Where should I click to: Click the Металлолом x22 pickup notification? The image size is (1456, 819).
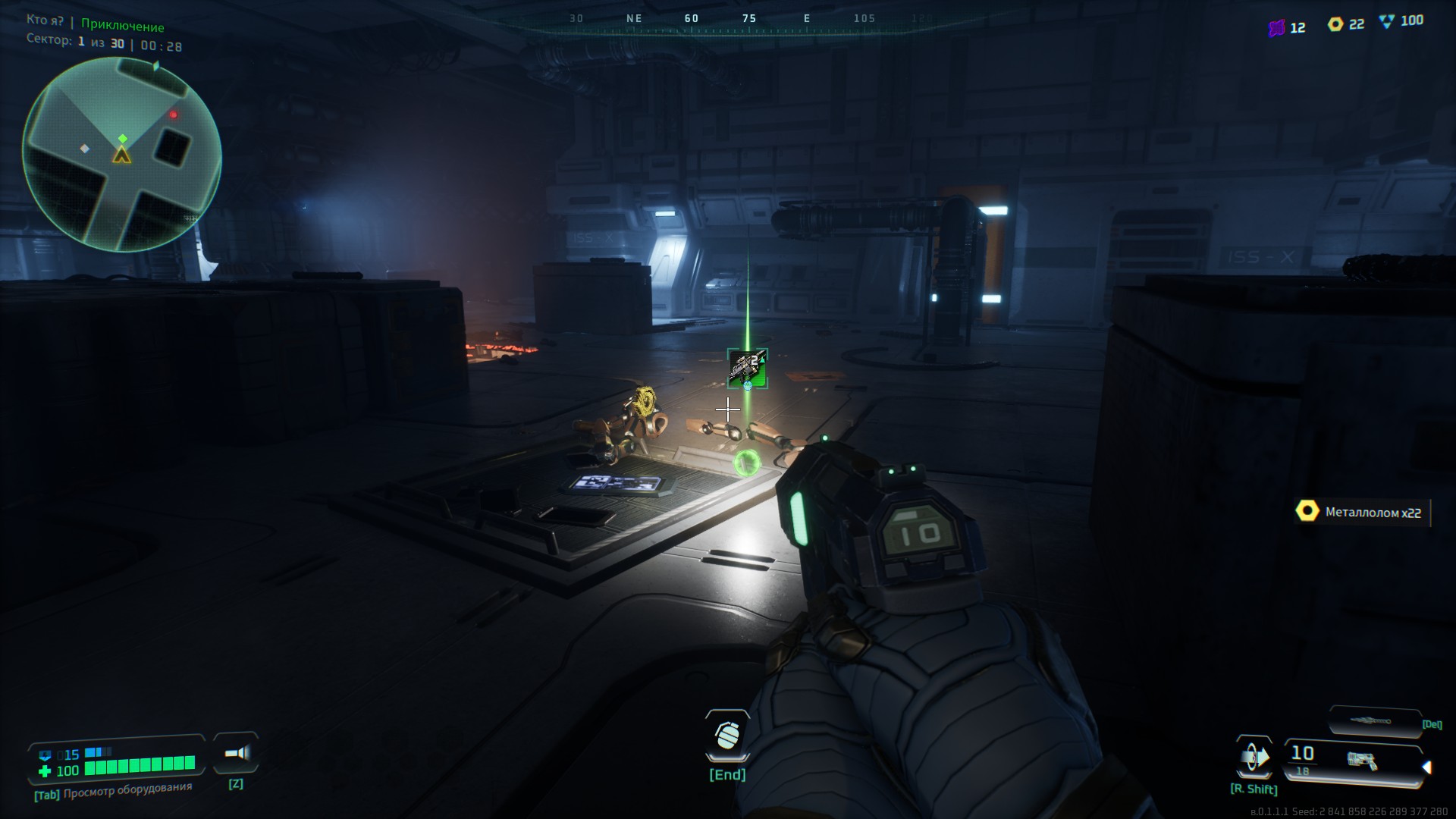click(x=1362, y=513)
